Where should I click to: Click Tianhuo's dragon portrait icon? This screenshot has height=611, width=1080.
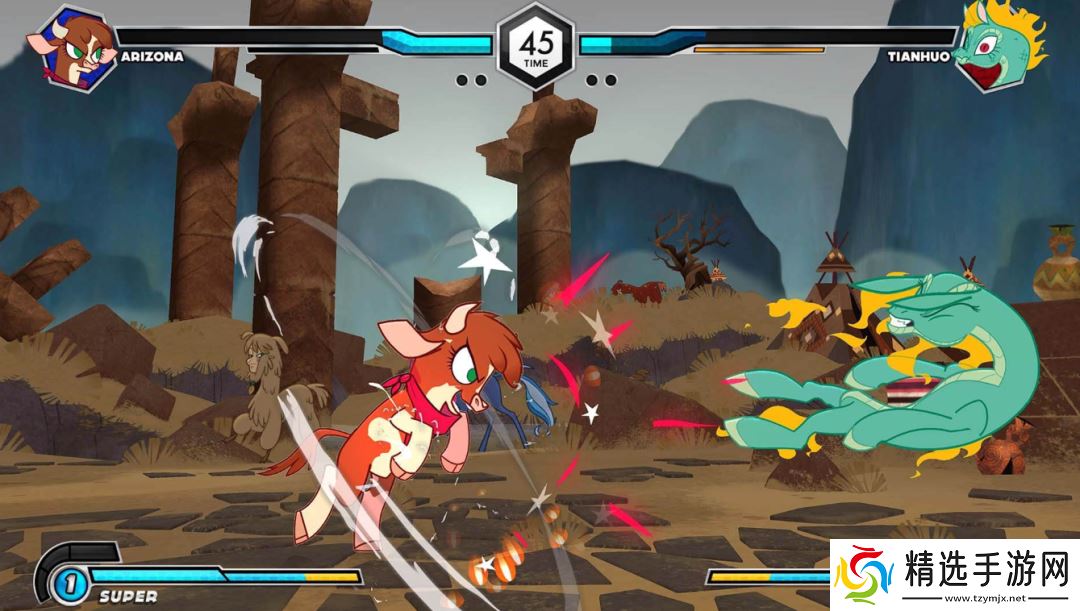[x=995, y=45]
